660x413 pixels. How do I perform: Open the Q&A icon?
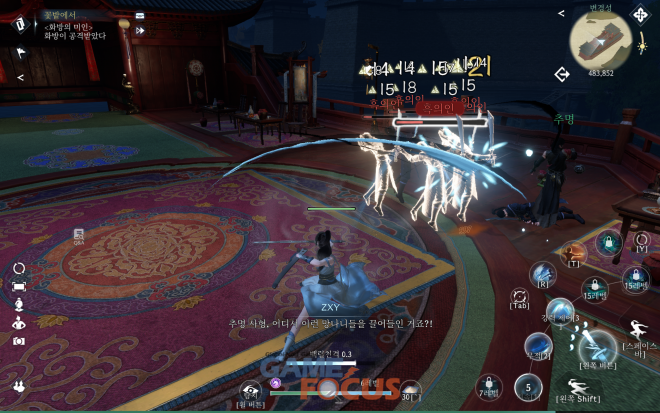(x=78, y=235)
